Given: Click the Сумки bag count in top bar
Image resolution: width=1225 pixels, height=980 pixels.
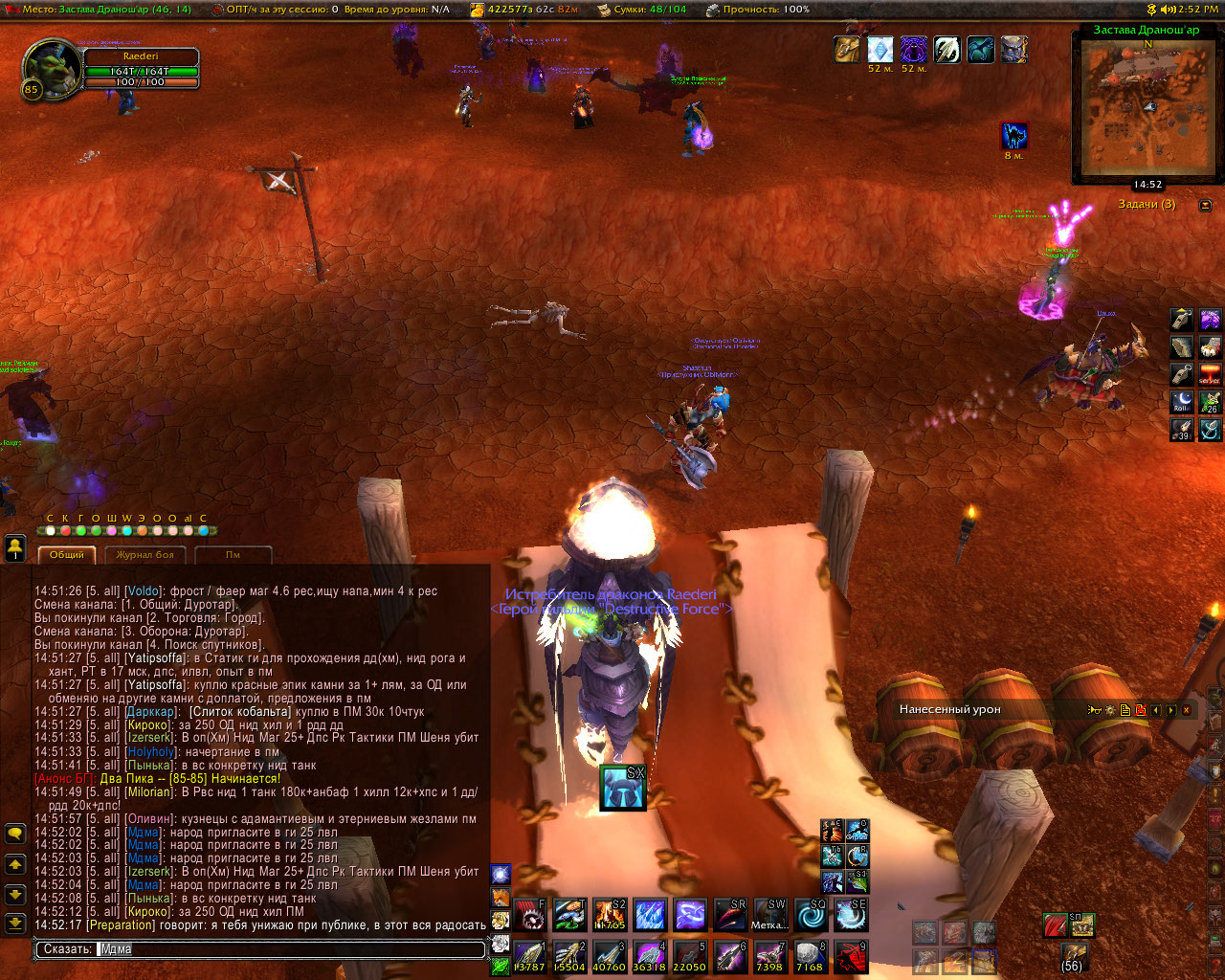Looking at the screenshot, I should (x=642, y=10).
